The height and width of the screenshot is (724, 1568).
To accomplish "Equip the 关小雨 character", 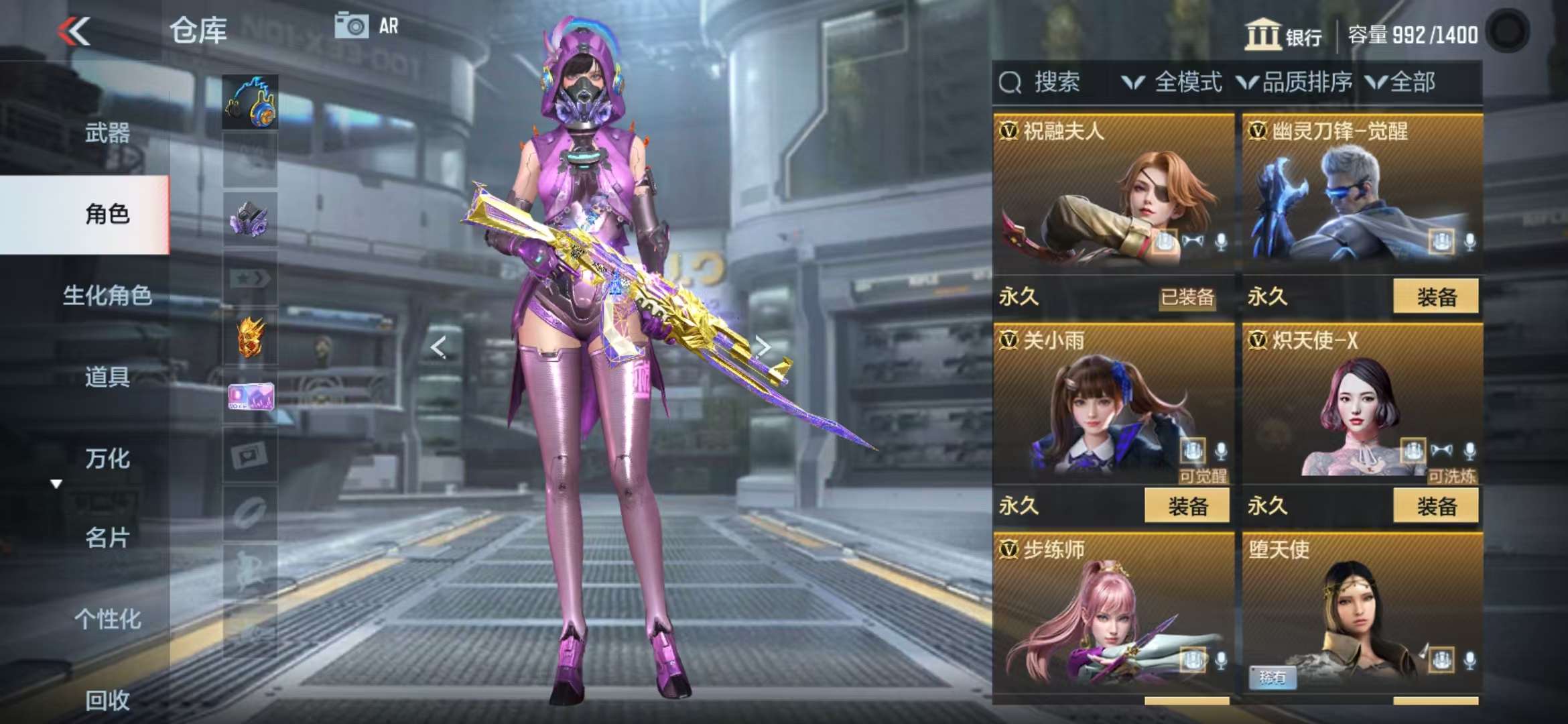I will [1187, 506].
